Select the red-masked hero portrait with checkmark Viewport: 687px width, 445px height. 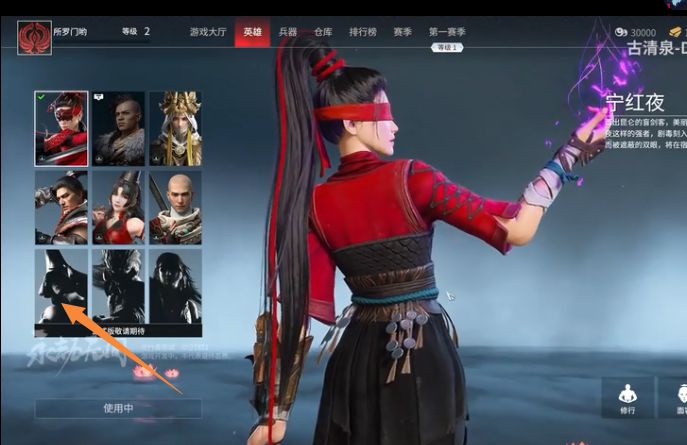click(x=60, y=128)
